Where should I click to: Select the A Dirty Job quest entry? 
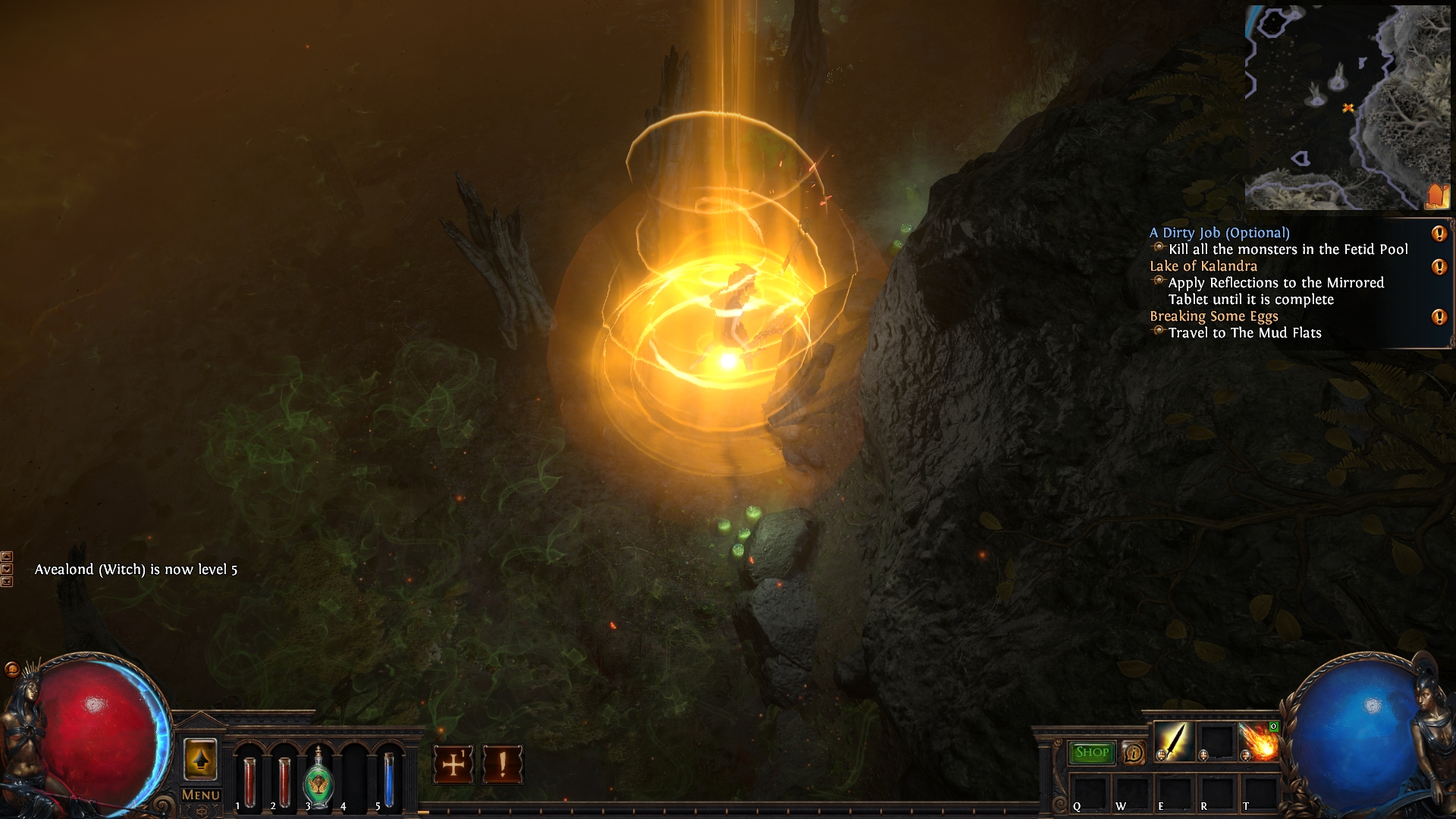tap(1219, 233)
